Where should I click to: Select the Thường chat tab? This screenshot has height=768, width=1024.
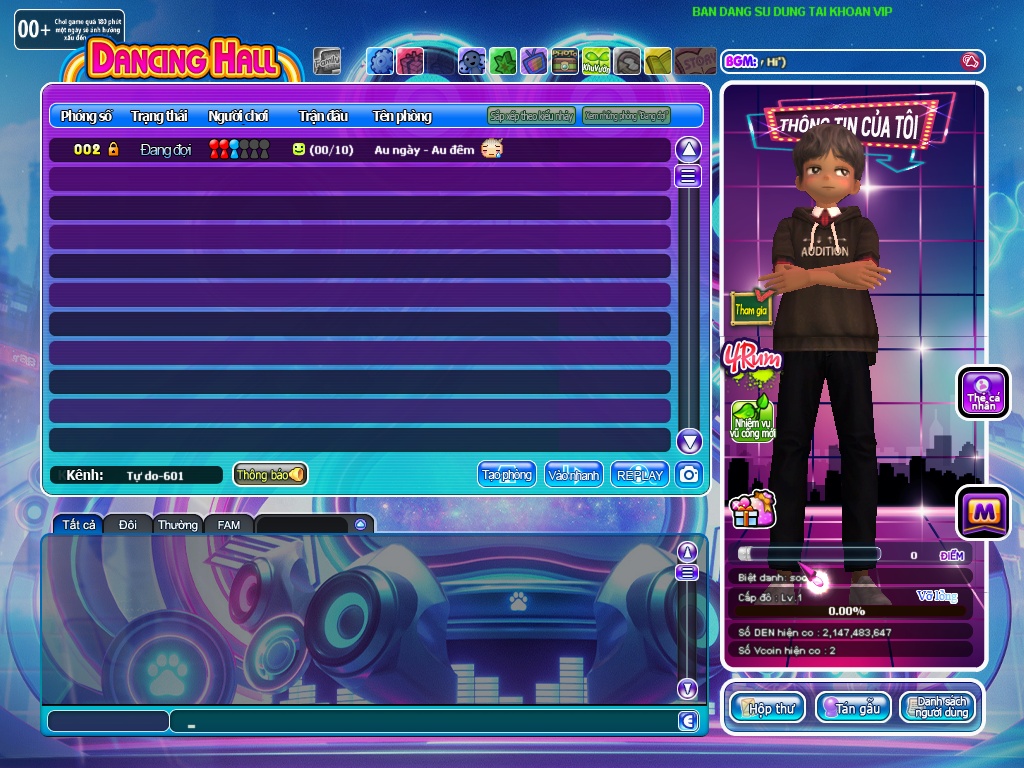point(177,524)
